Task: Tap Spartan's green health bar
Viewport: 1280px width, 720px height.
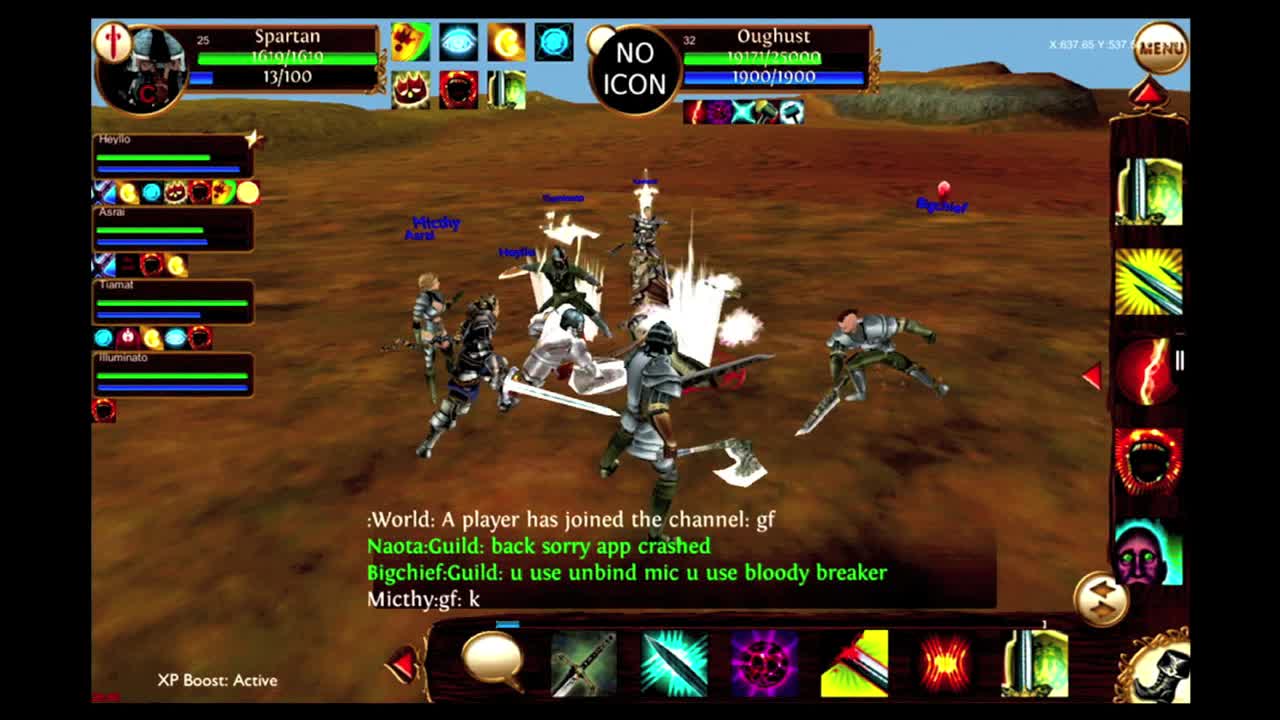Action: point(290,58)
